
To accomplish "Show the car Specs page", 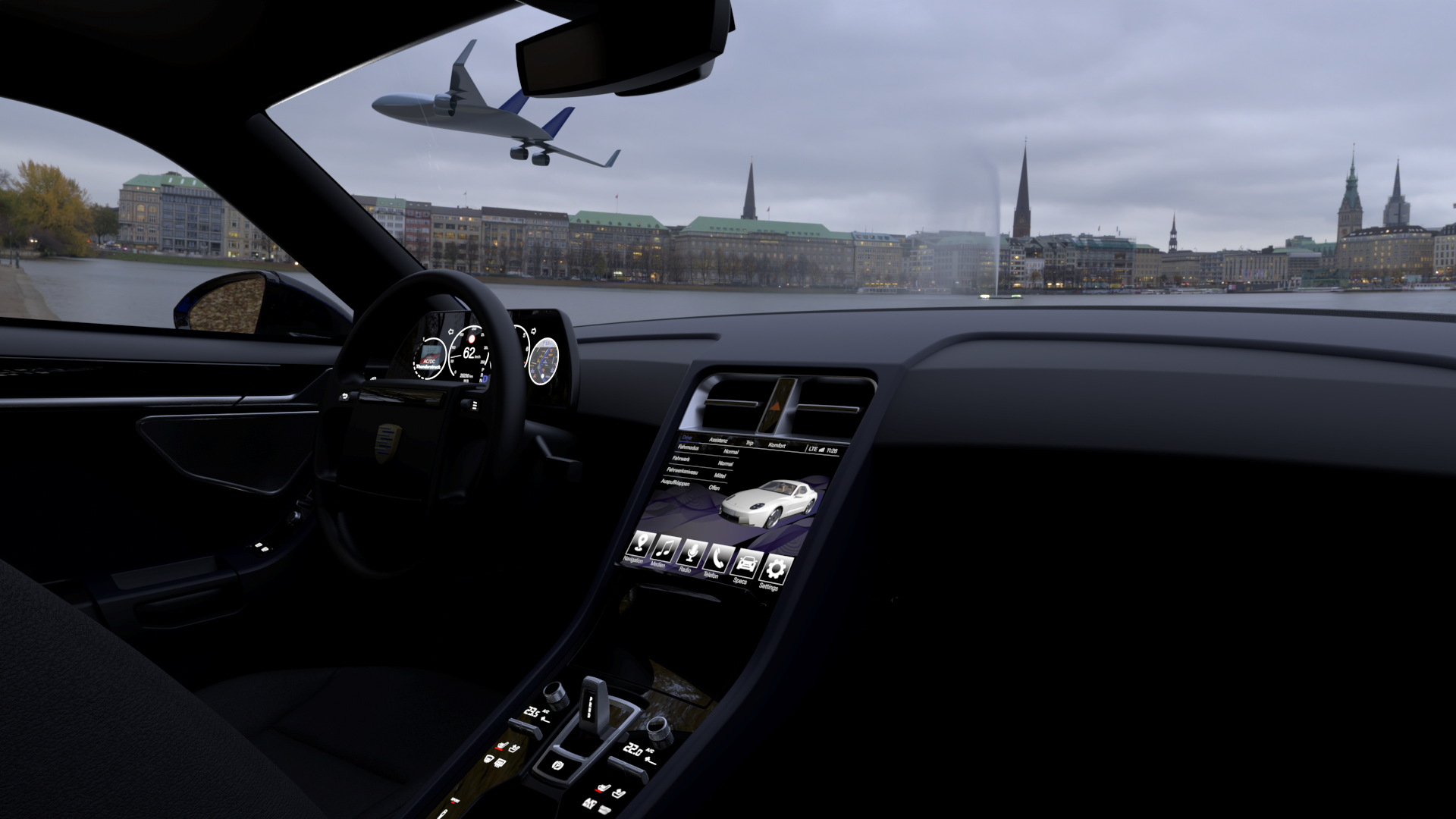I will [746, 563].
